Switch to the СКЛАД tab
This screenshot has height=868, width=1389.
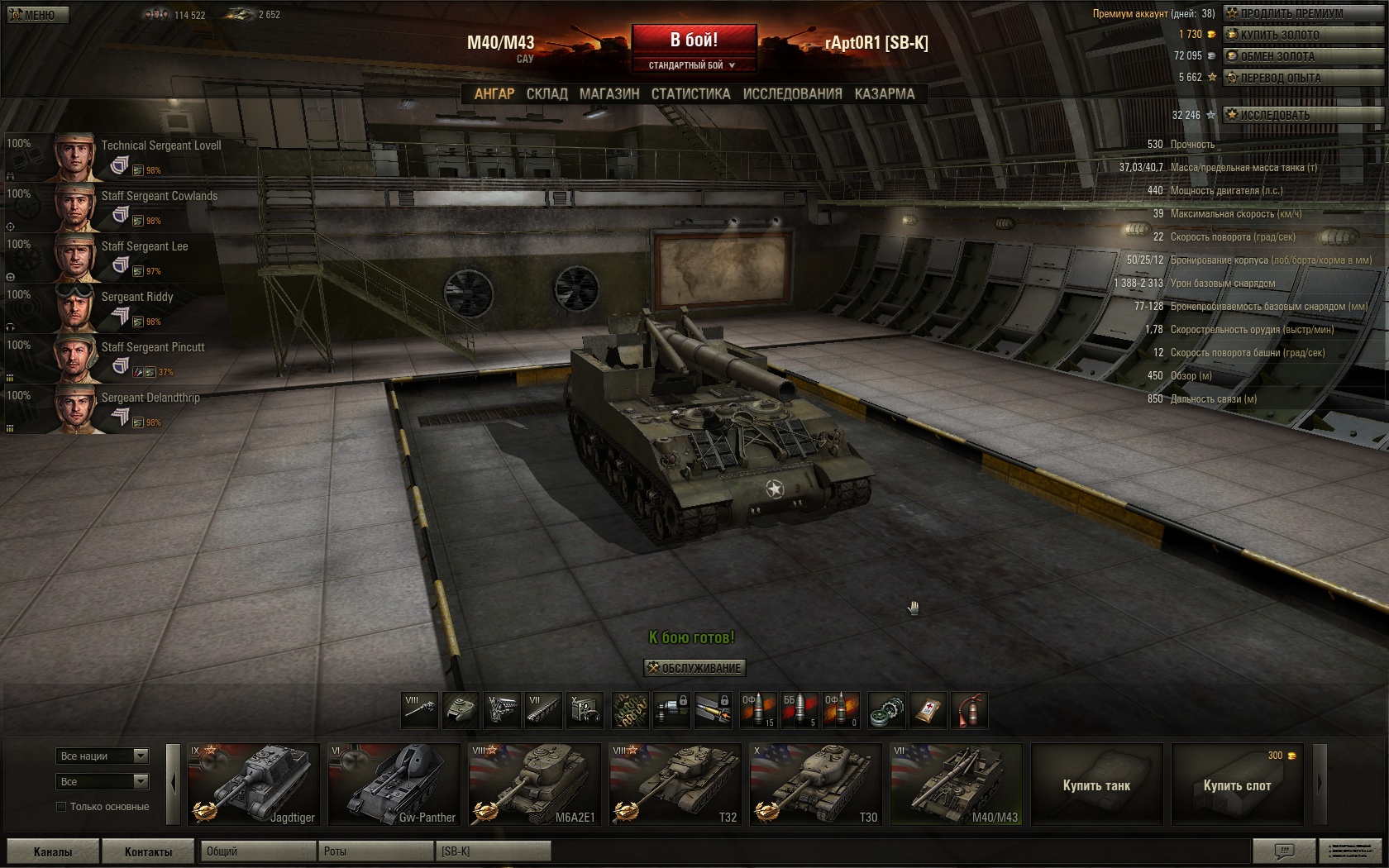(547, 94)
